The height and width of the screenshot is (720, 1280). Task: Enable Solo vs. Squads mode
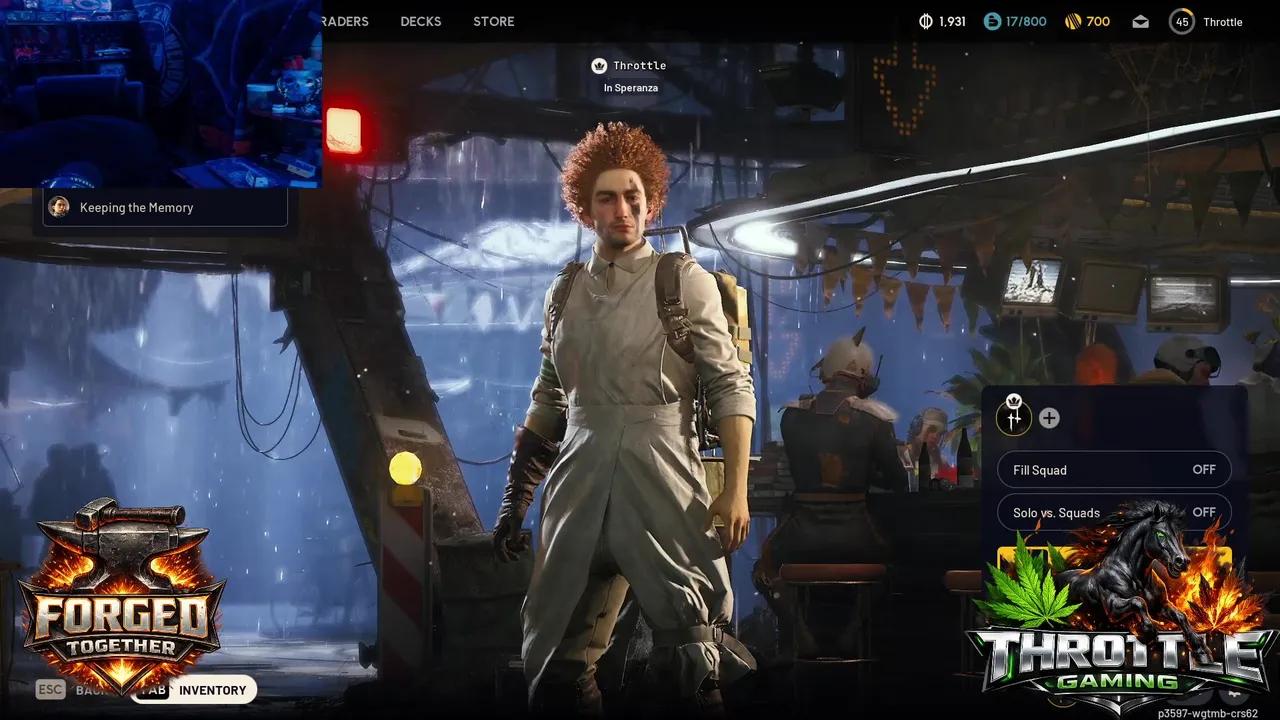click(1203, 512)
